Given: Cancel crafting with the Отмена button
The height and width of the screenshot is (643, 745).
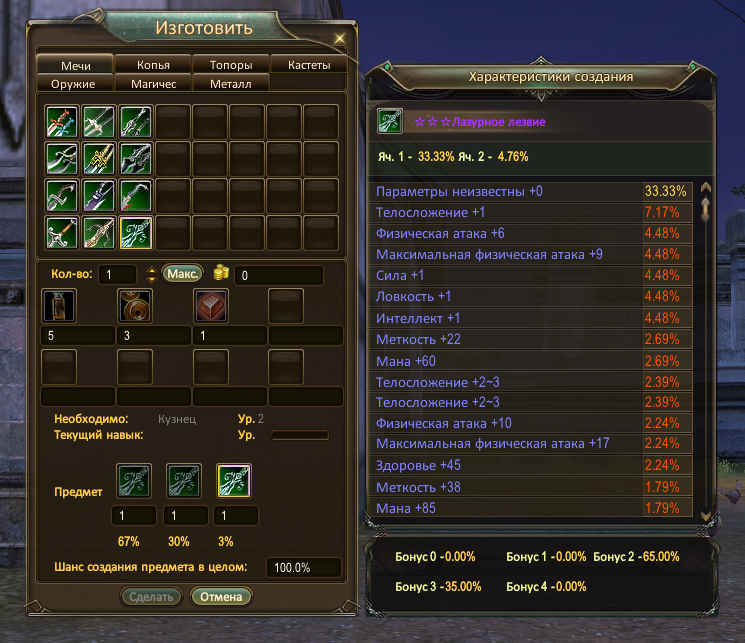Looking at the screenshot, I should (222, 597).
